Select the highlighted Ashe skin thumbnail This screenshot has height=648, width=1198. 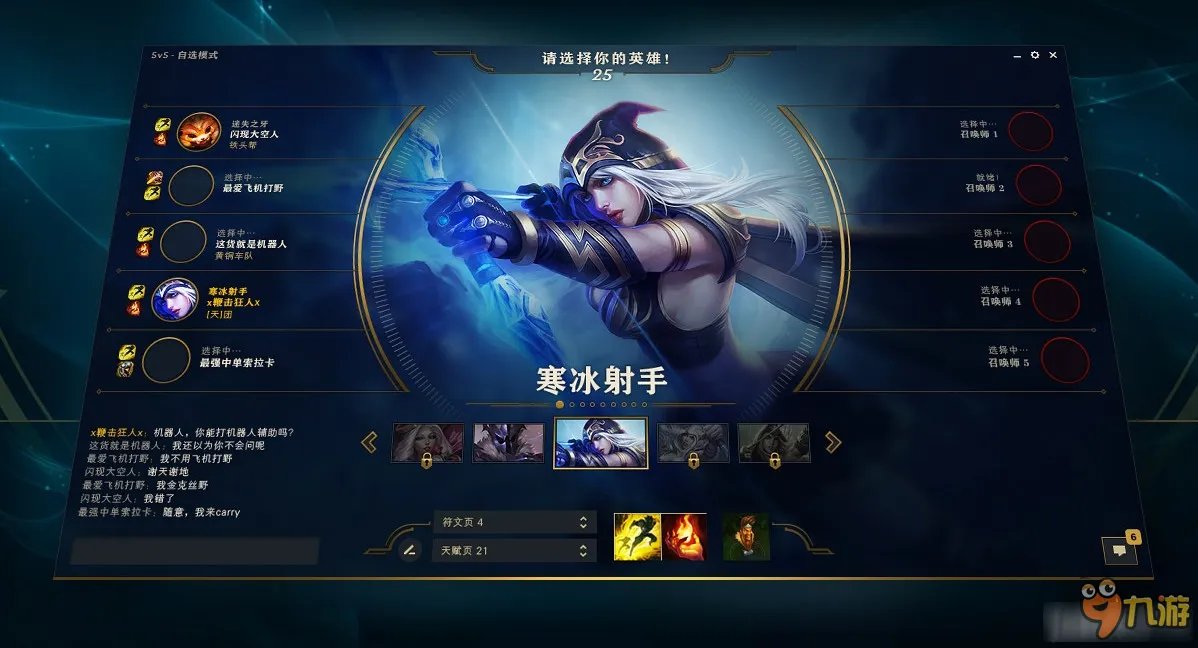click(600, 442)
